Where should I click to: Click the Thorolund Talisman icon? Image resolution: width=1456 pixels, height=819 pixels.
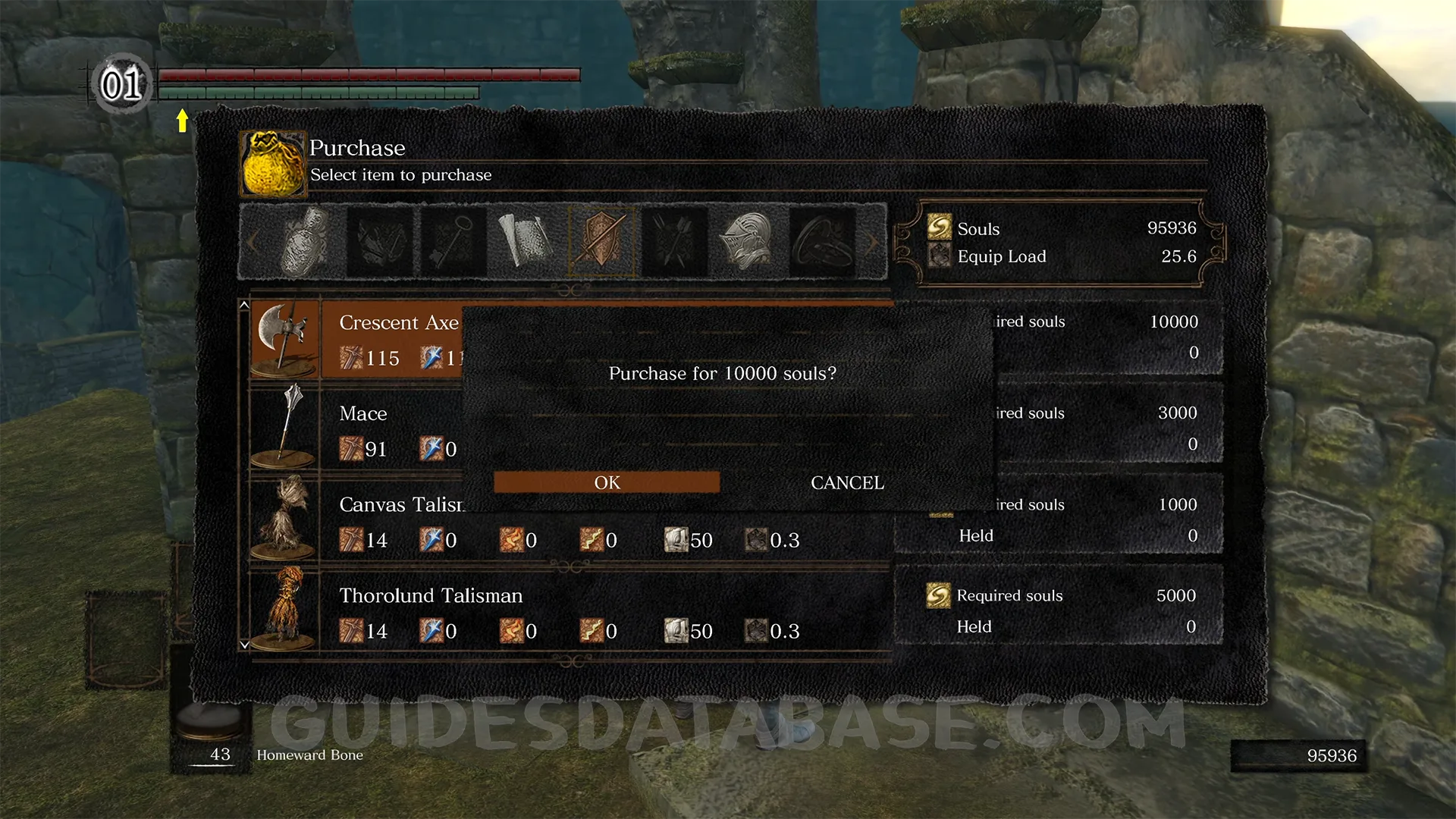pos(284,609)
